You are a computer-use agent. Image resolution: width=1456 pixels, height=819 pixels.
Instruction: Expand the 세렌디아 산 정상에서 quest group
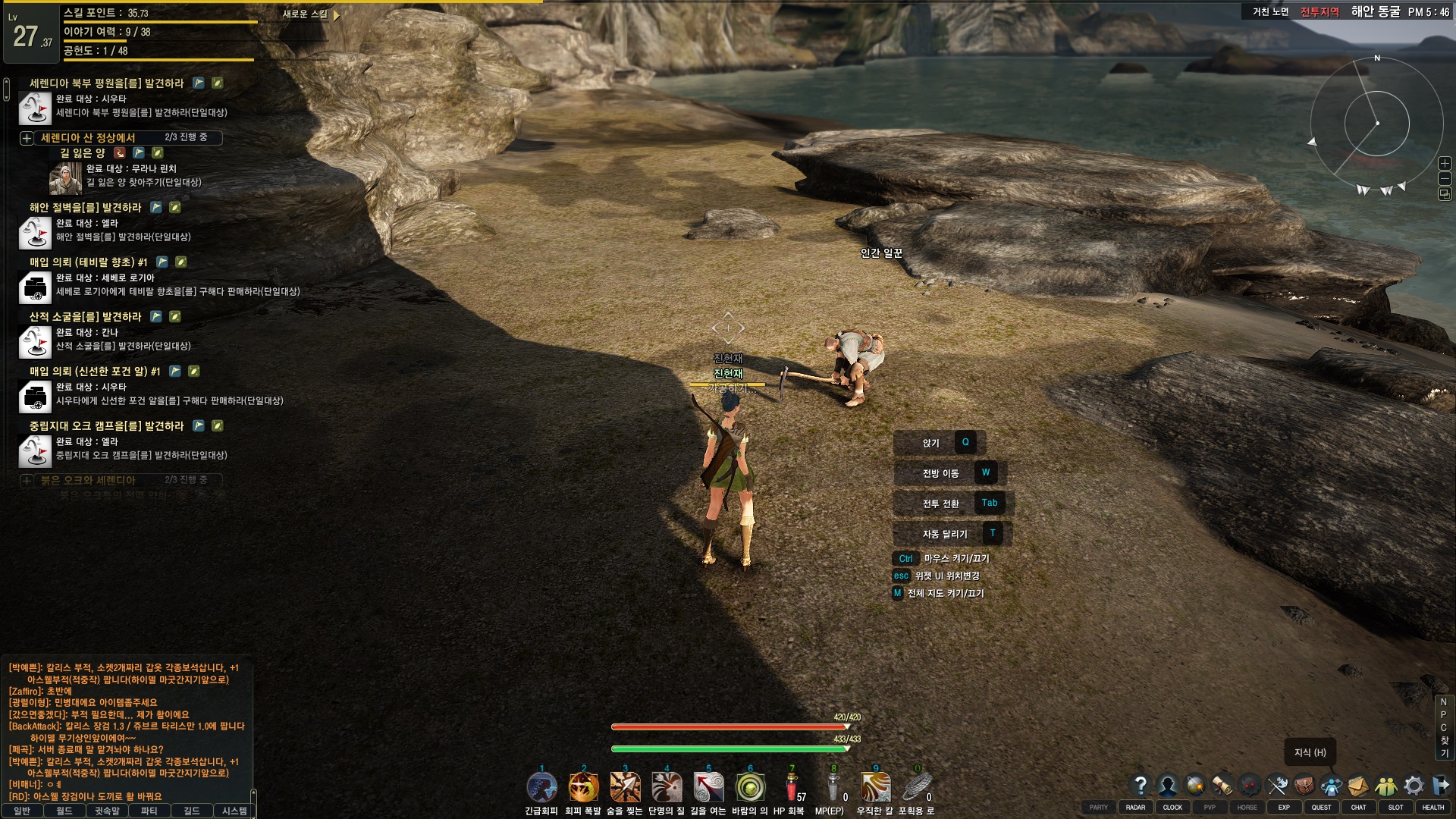coord(27,138)
